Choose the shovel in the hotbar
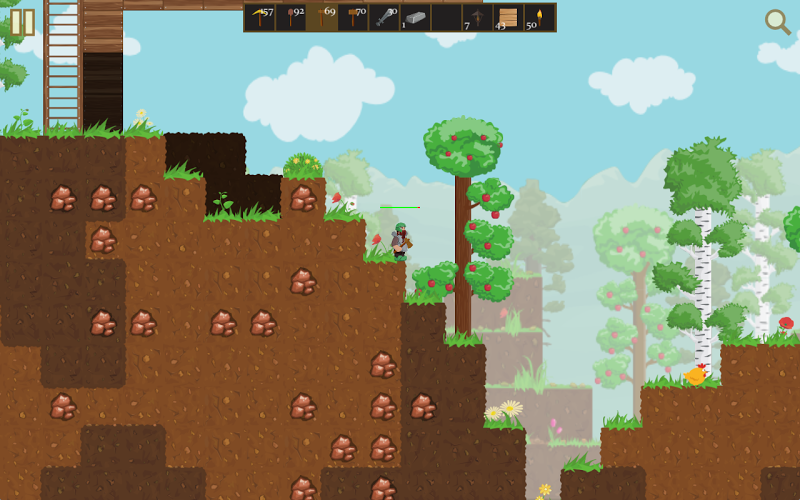Image resolution: width=800 pixels, height=500 pixels. coord(292,17)
